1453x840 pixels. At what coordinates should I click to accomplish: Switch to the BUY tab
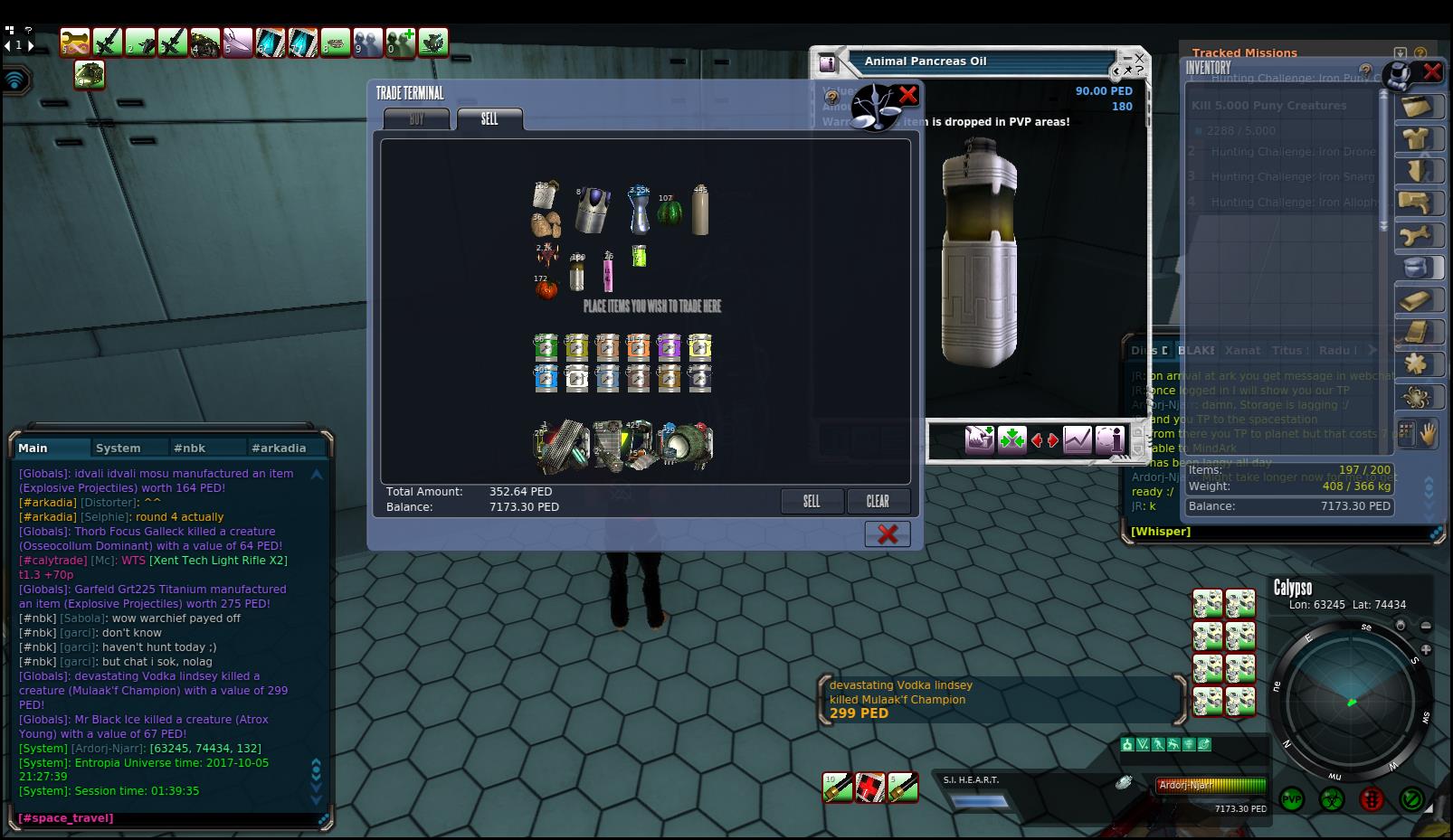tap(416, 119)
